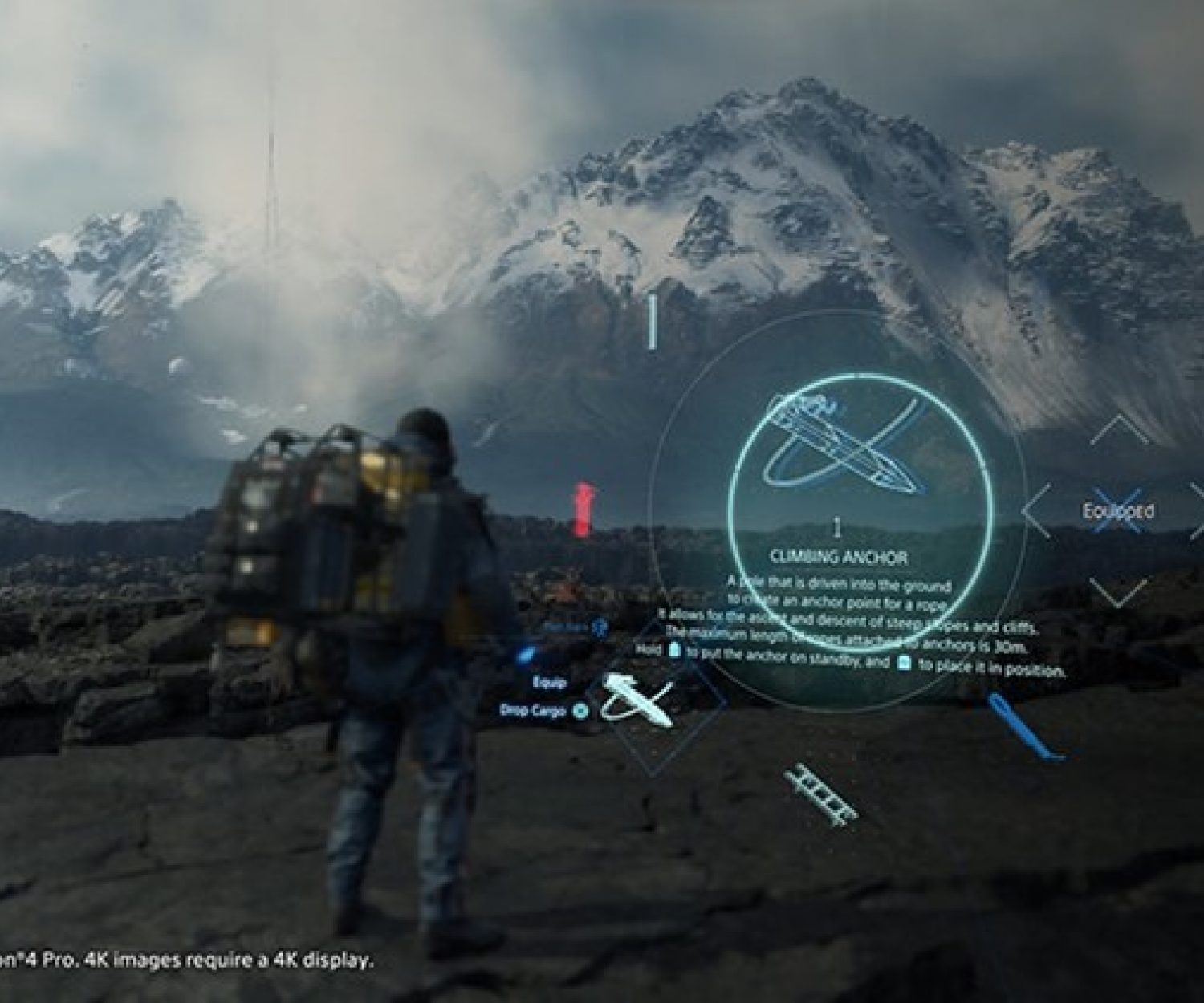
Task: Click the left arrow beside the Equipped slot
Action: tap(1035, 511)
